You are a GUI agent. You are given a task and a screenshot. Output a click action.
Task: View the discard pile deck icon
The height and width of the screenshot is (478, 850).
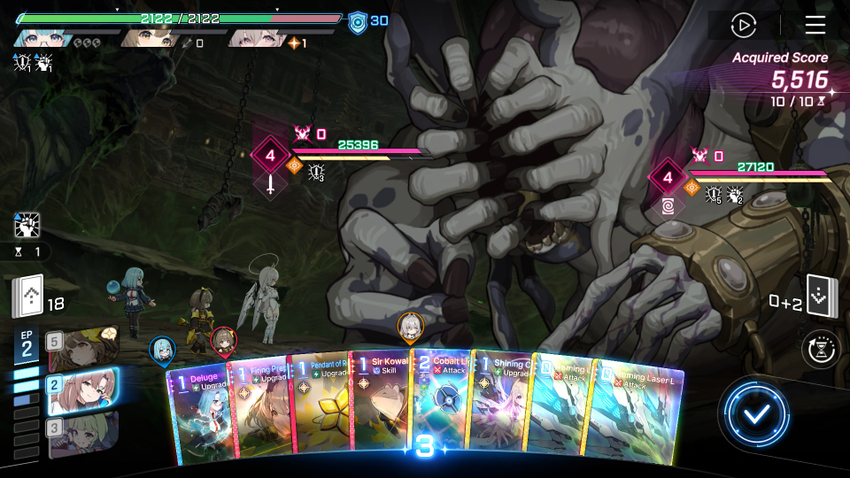coord(820,295)
